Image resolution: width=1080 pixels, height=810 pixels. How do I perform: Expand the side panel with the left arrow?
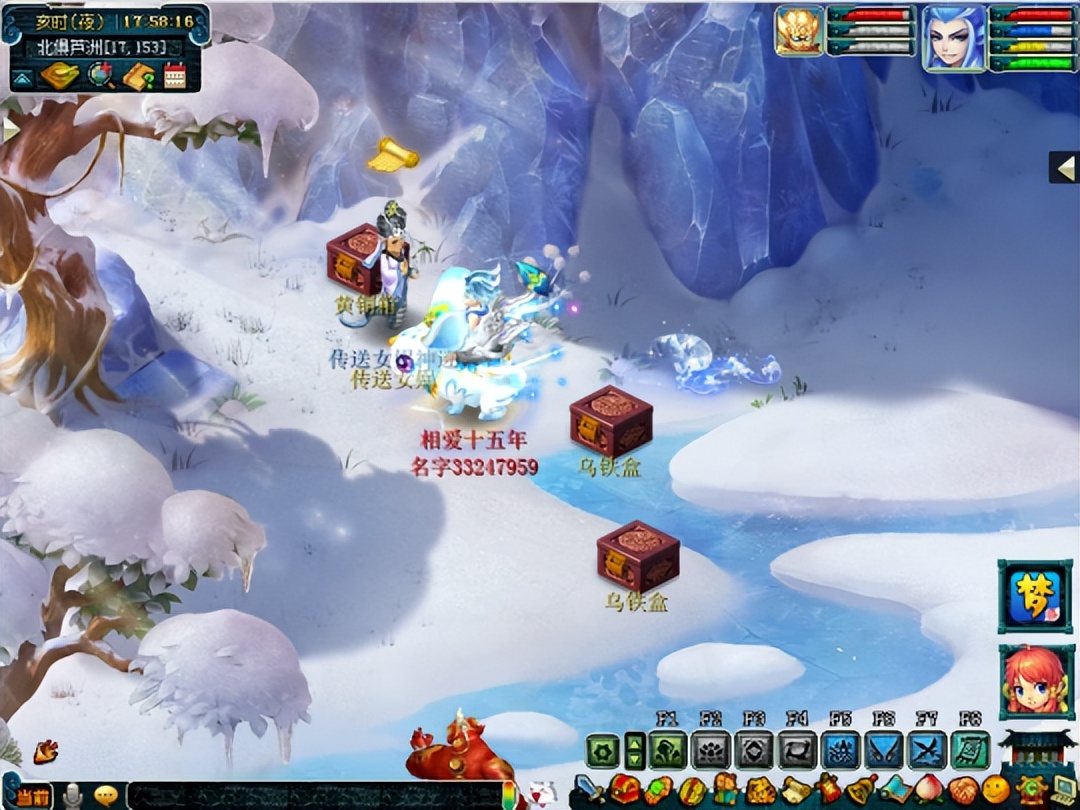point(1065,168)
